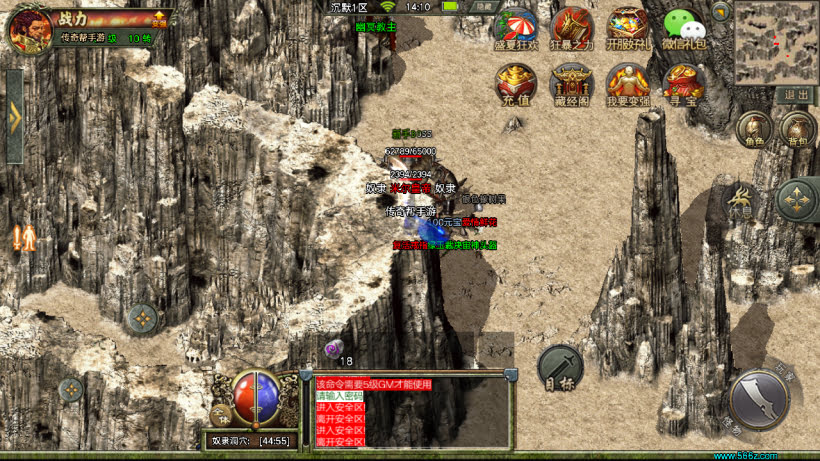Attack with the curved blade button
This screenshot has height=461, width=820.
(760, 400)
